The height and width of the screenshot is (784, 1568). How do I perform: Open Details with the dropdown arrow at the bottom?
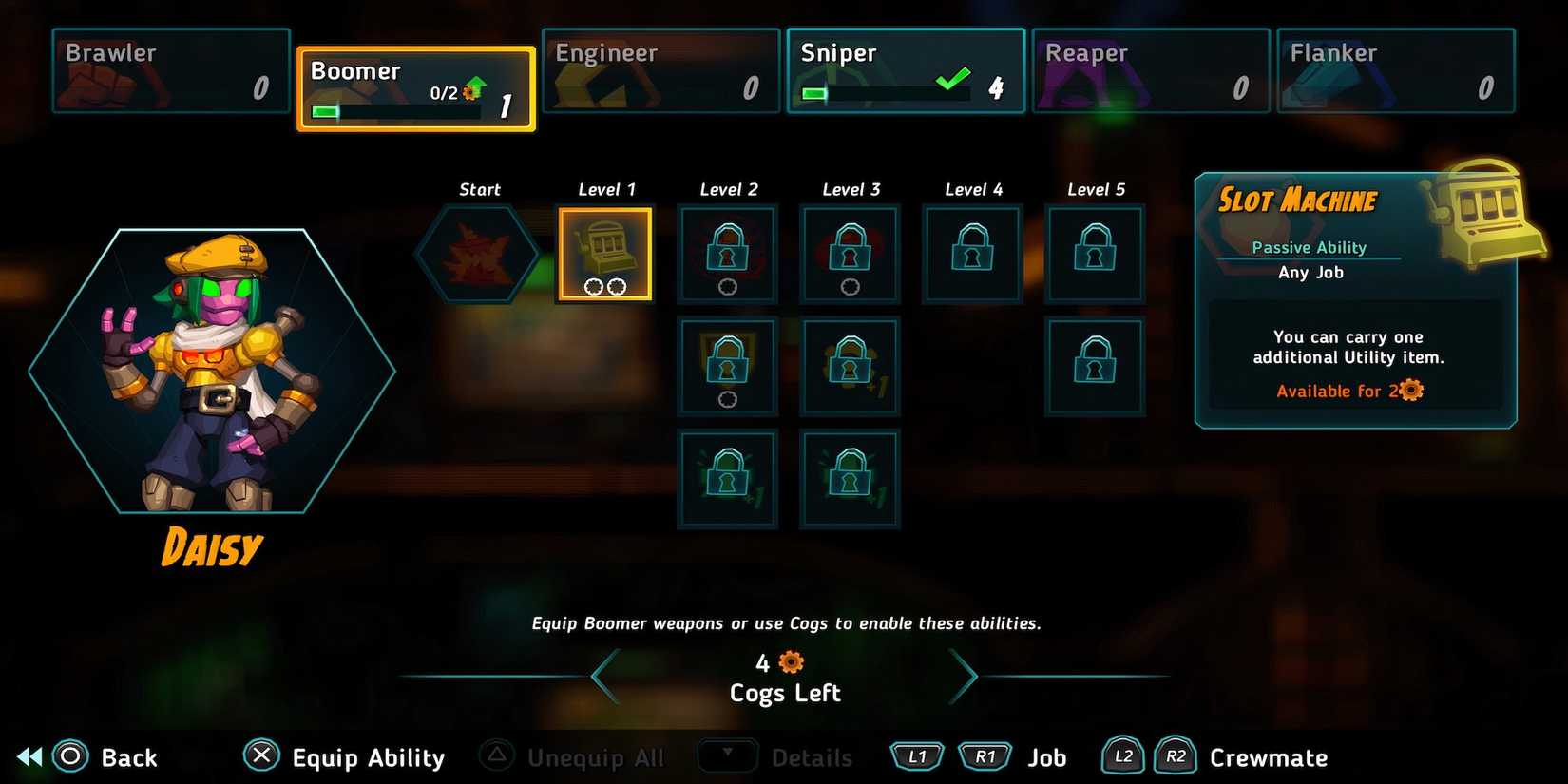pyautogui.click(x=728, y=756)
